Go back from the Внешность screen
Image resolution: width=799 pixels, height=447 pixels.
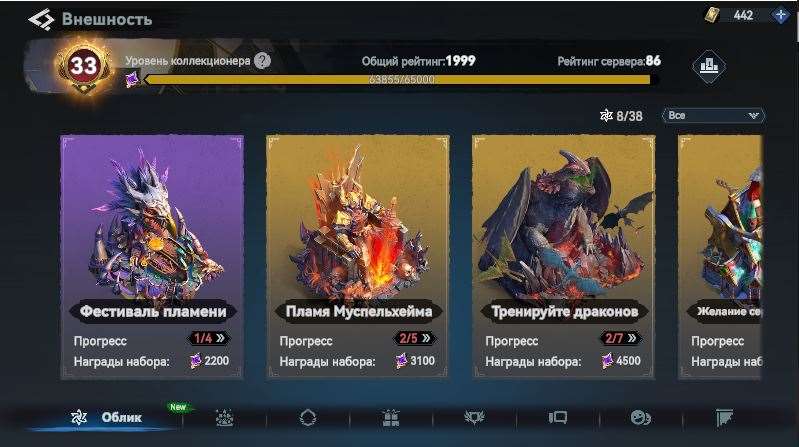tap(41, 19)
